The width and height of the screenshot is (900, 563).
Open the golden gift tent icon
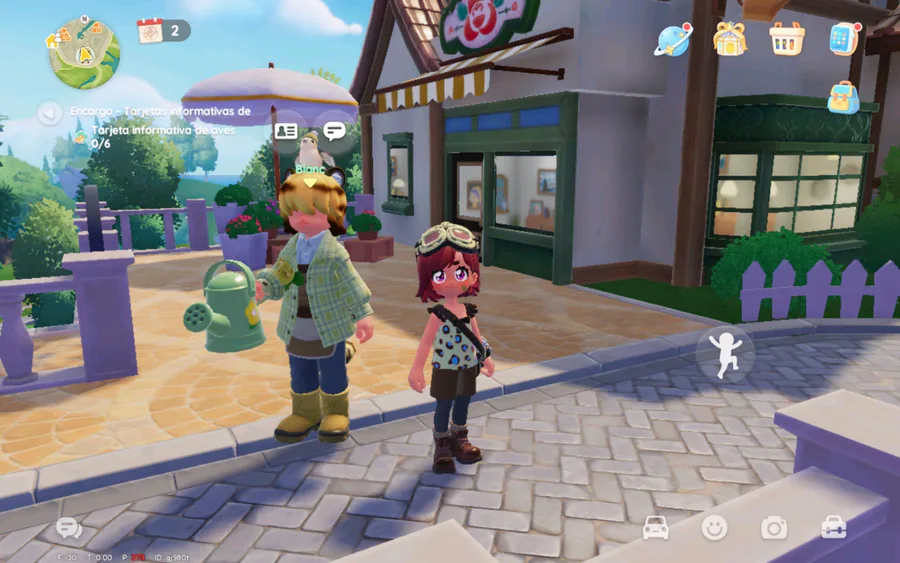pyautogui.click(x=730, y=39)
